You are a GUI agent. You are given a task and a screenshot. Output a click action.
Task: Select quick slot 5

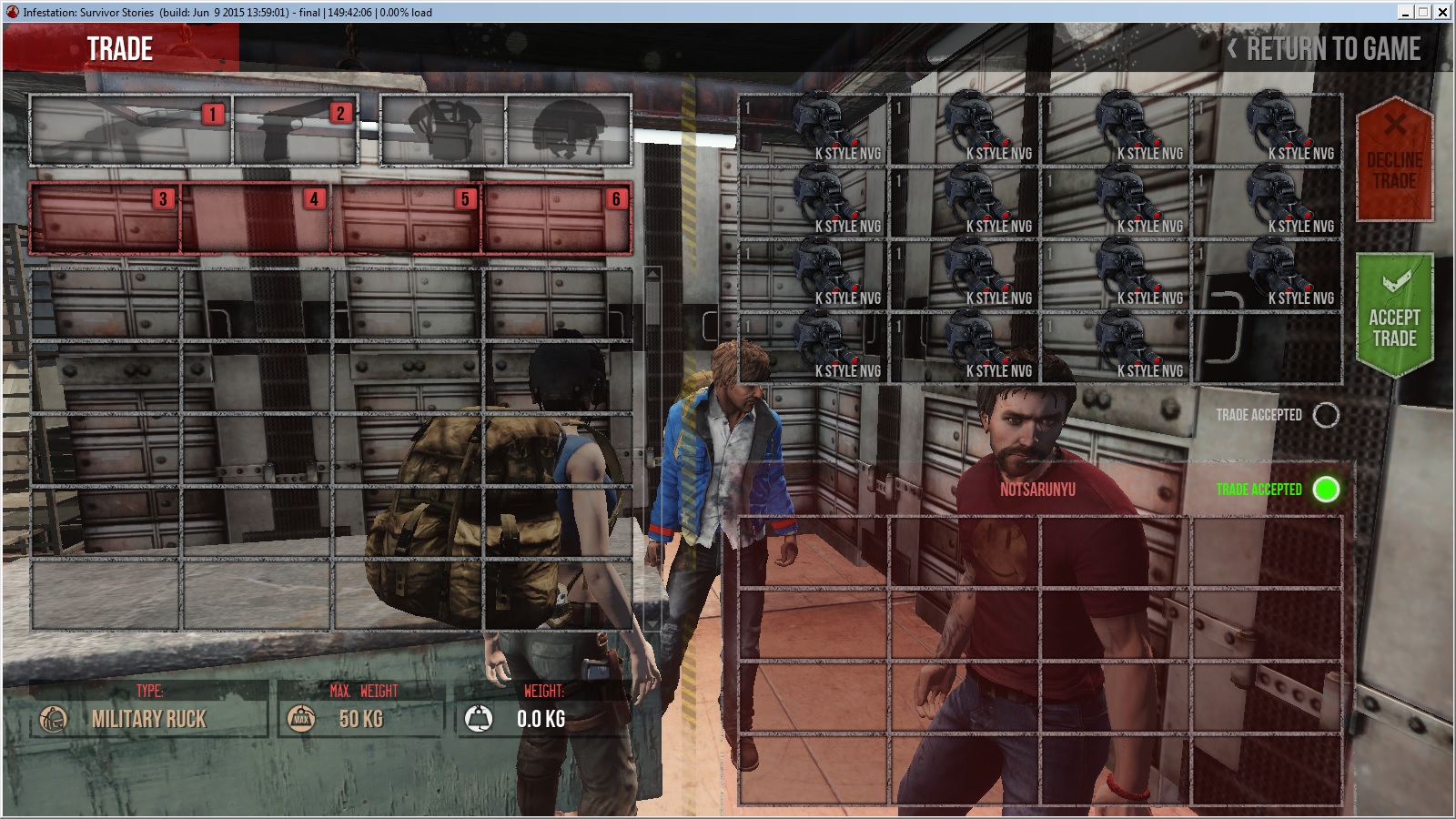(407, 218)
